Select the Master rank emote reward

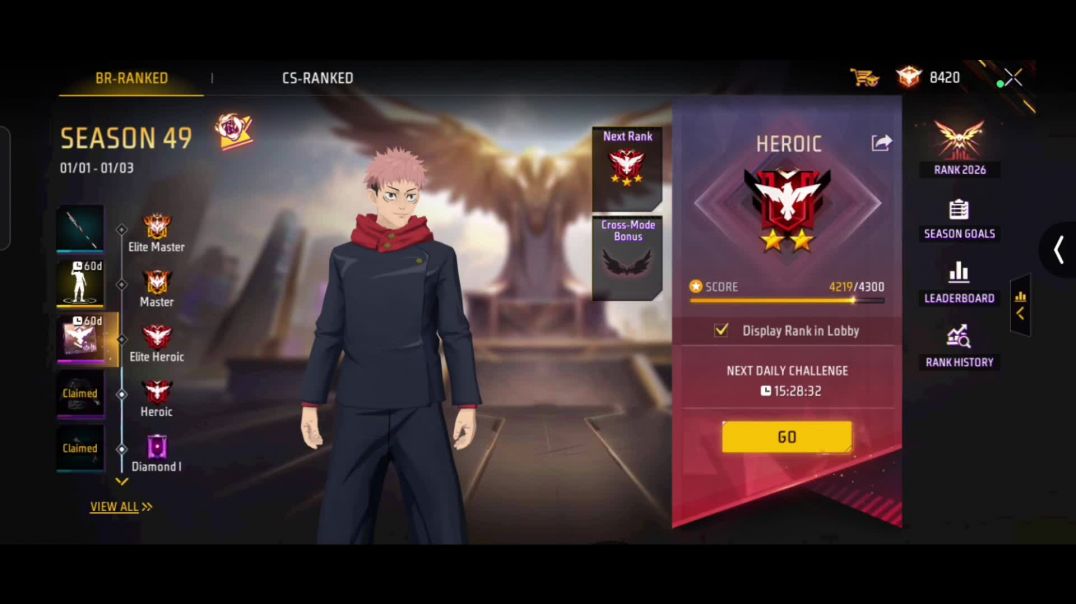point(80,284)
